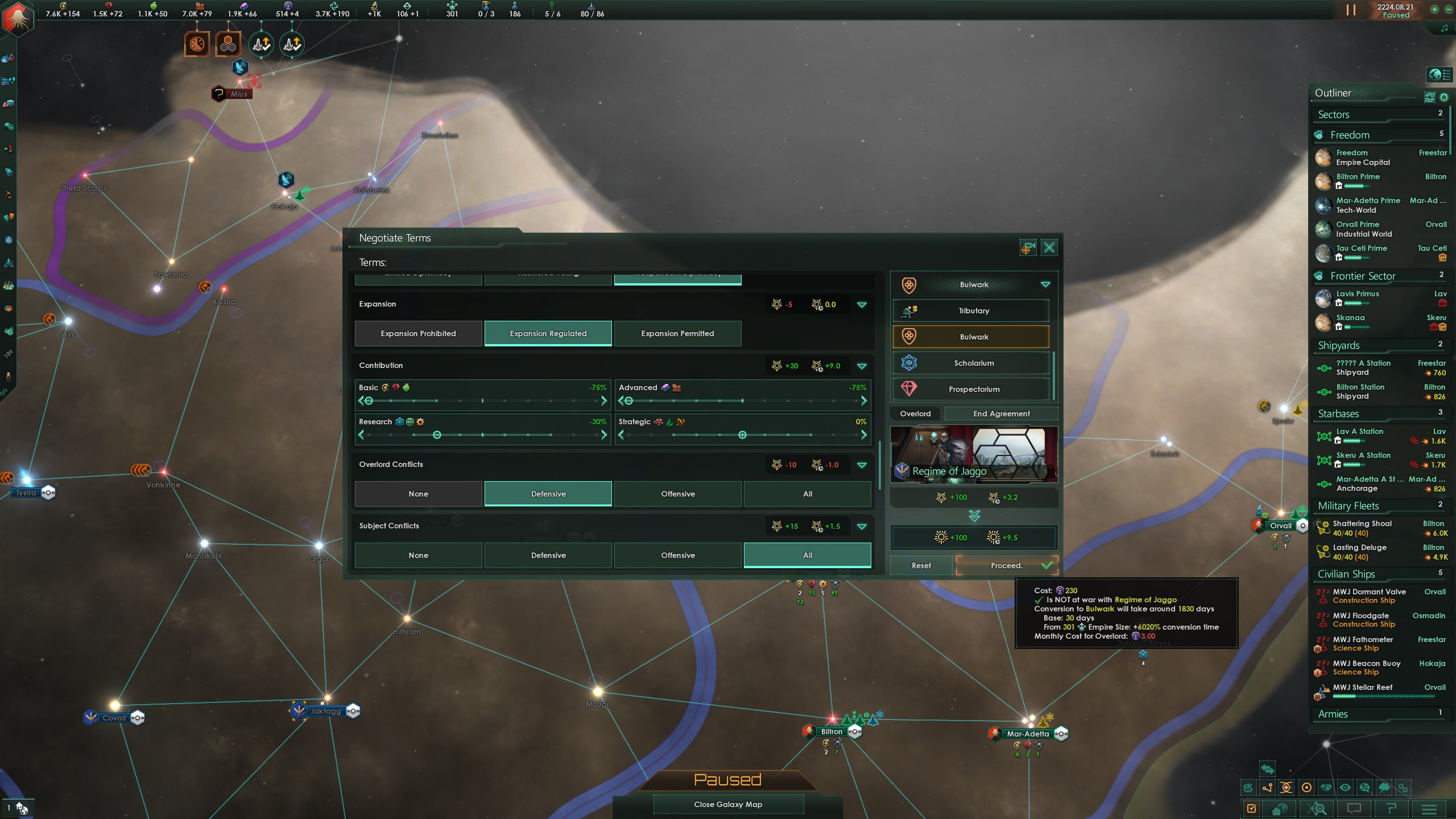Image resolution: width=1456 pixels, height=819 pixels.
Task: Select the Overlord tab
Action: (915, 413)
